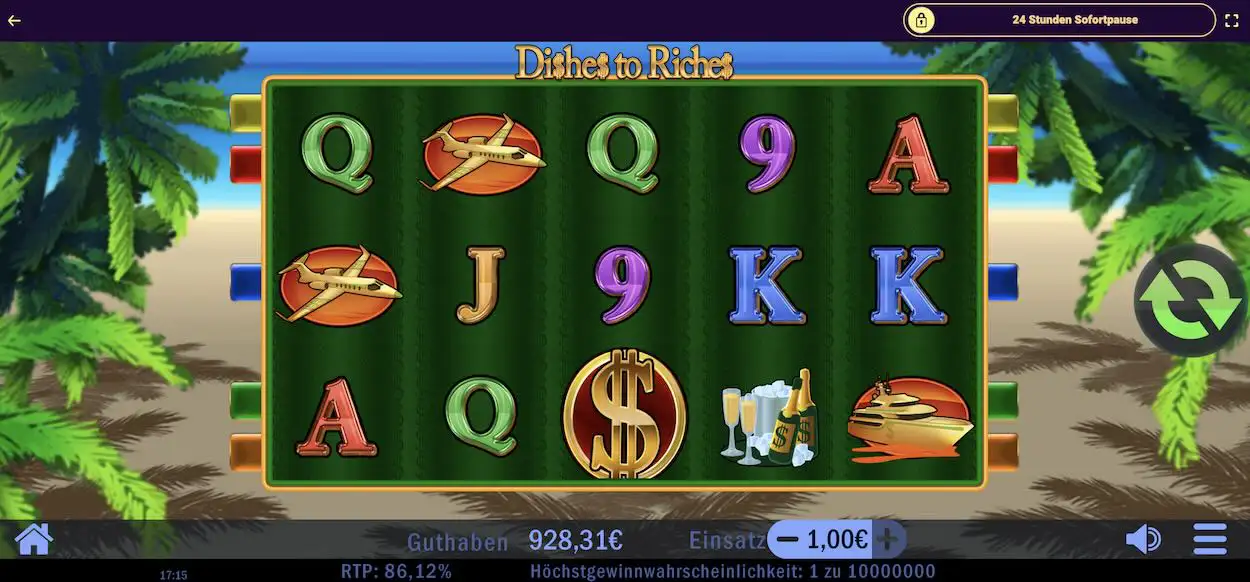Decrease the bet with the minus button
Viewport: 1250px width, 582px height.
pos(788,540)
